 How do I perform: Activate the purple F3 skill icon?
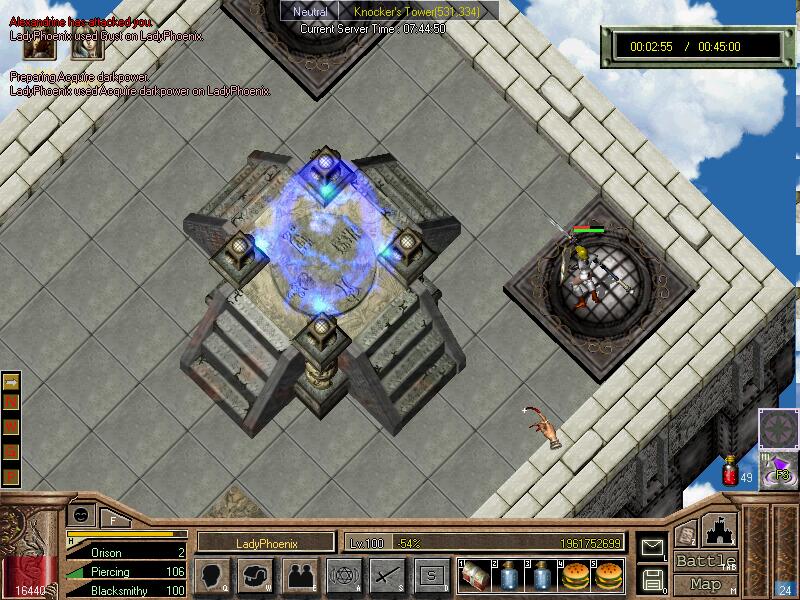[779, 469]
